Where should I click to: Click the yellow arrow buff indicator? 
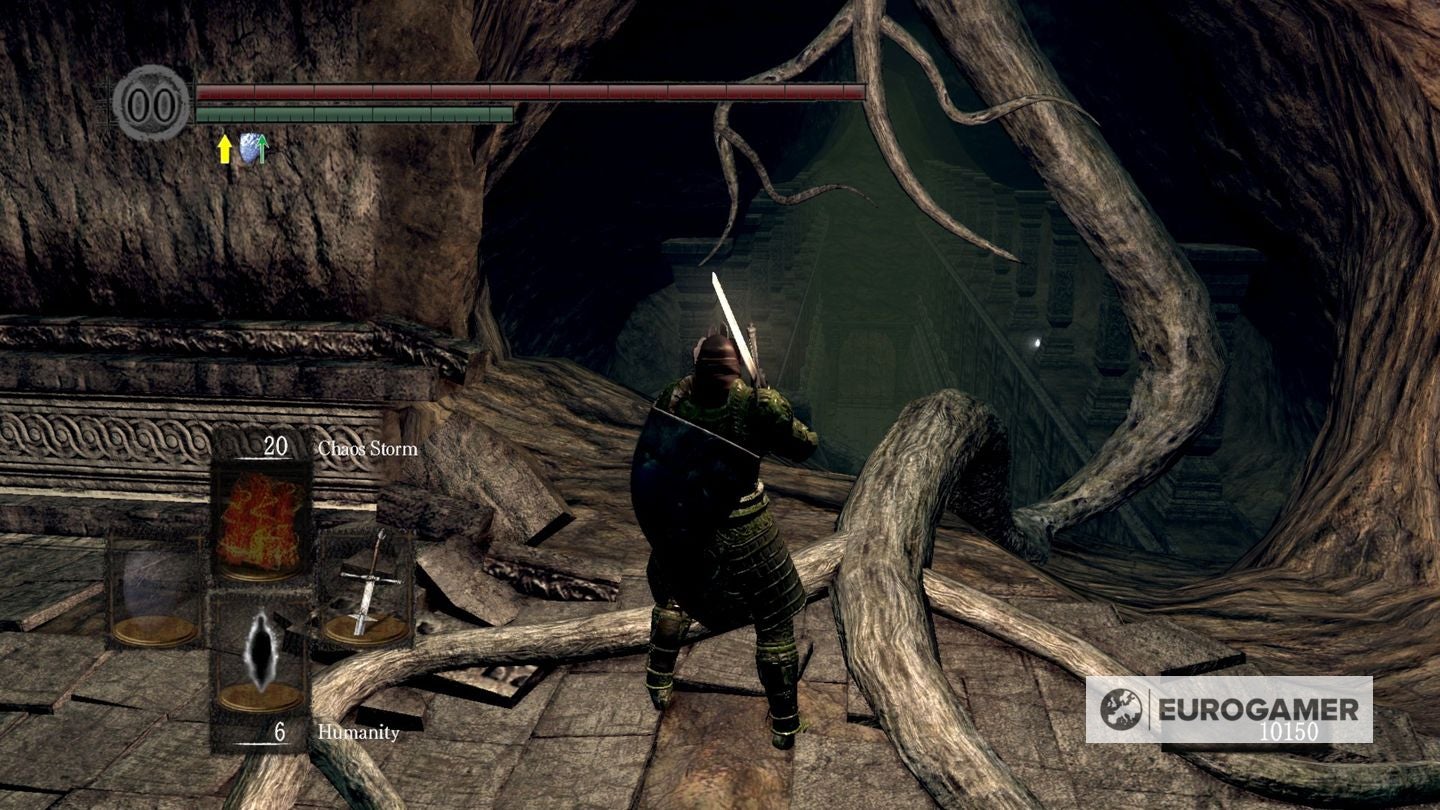224,150
